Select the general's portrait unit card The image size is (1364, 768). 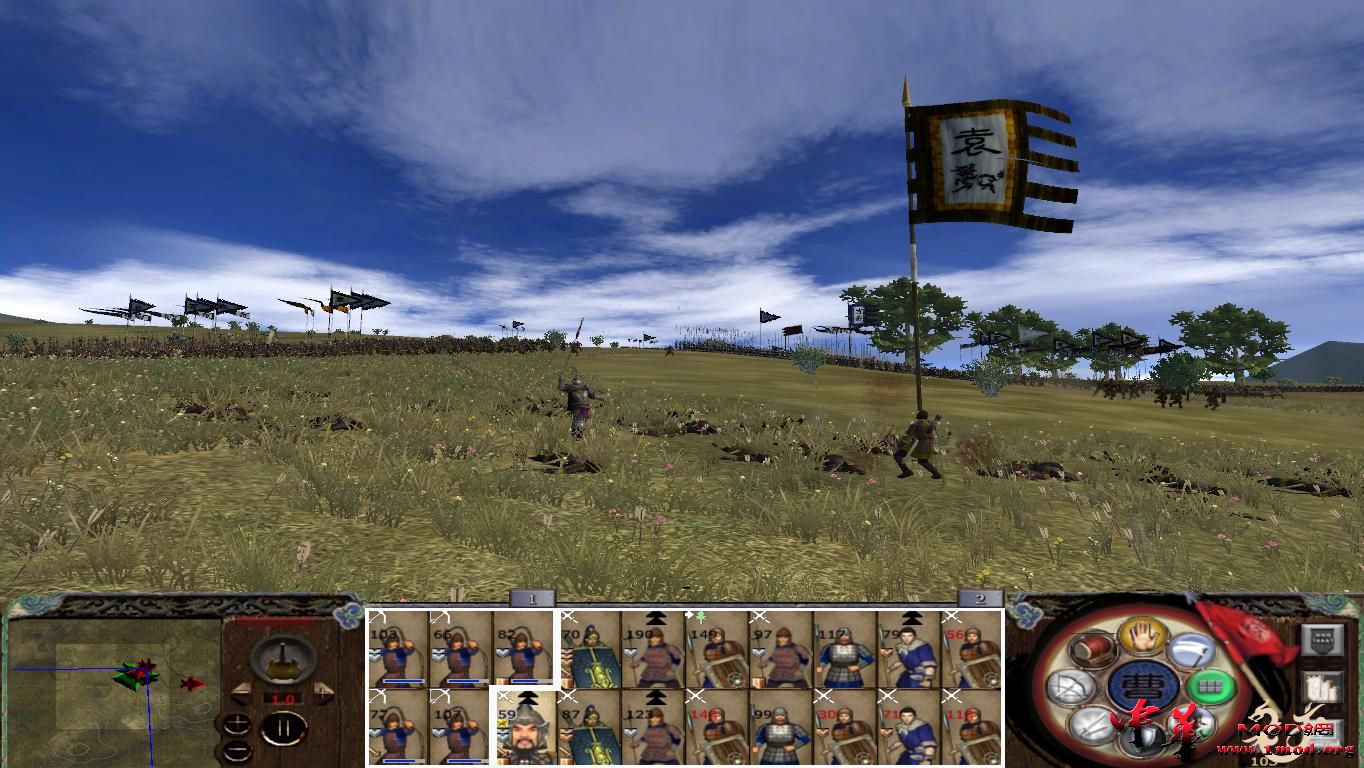[x=524, y=732]
